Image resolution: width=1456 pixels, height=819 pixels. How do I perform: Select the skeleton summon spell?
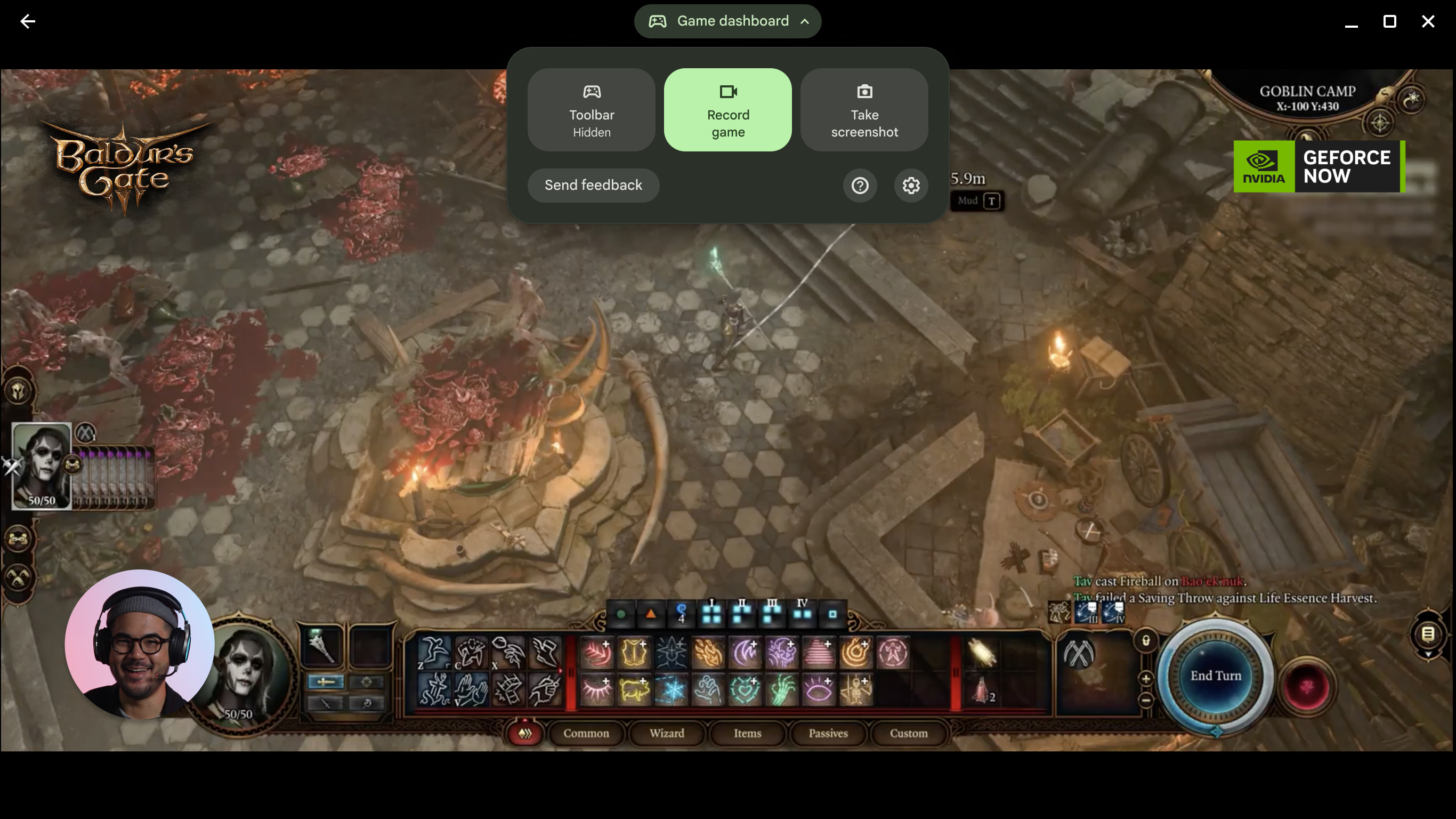855,690
